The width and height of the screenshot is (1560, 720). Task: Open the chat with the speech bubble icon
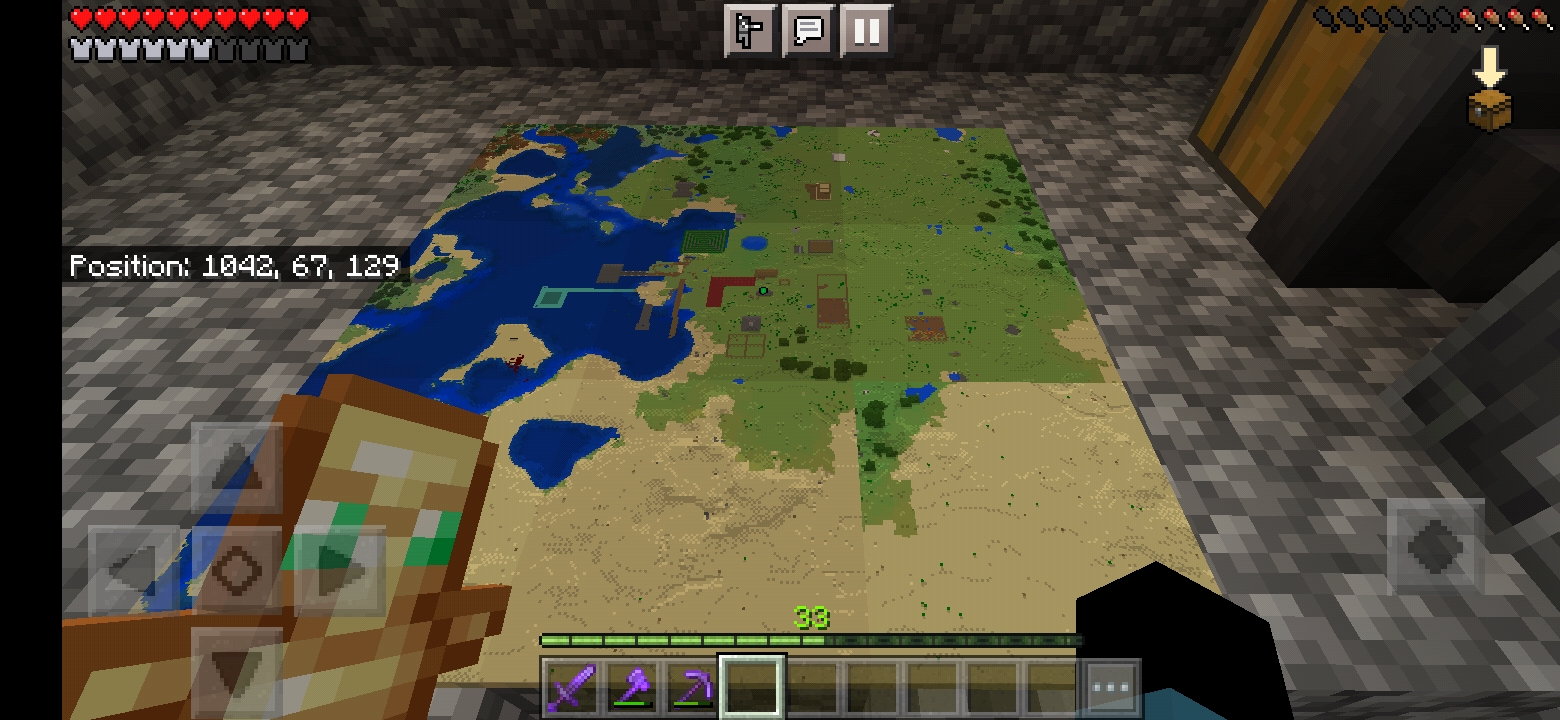coord(808,29)
